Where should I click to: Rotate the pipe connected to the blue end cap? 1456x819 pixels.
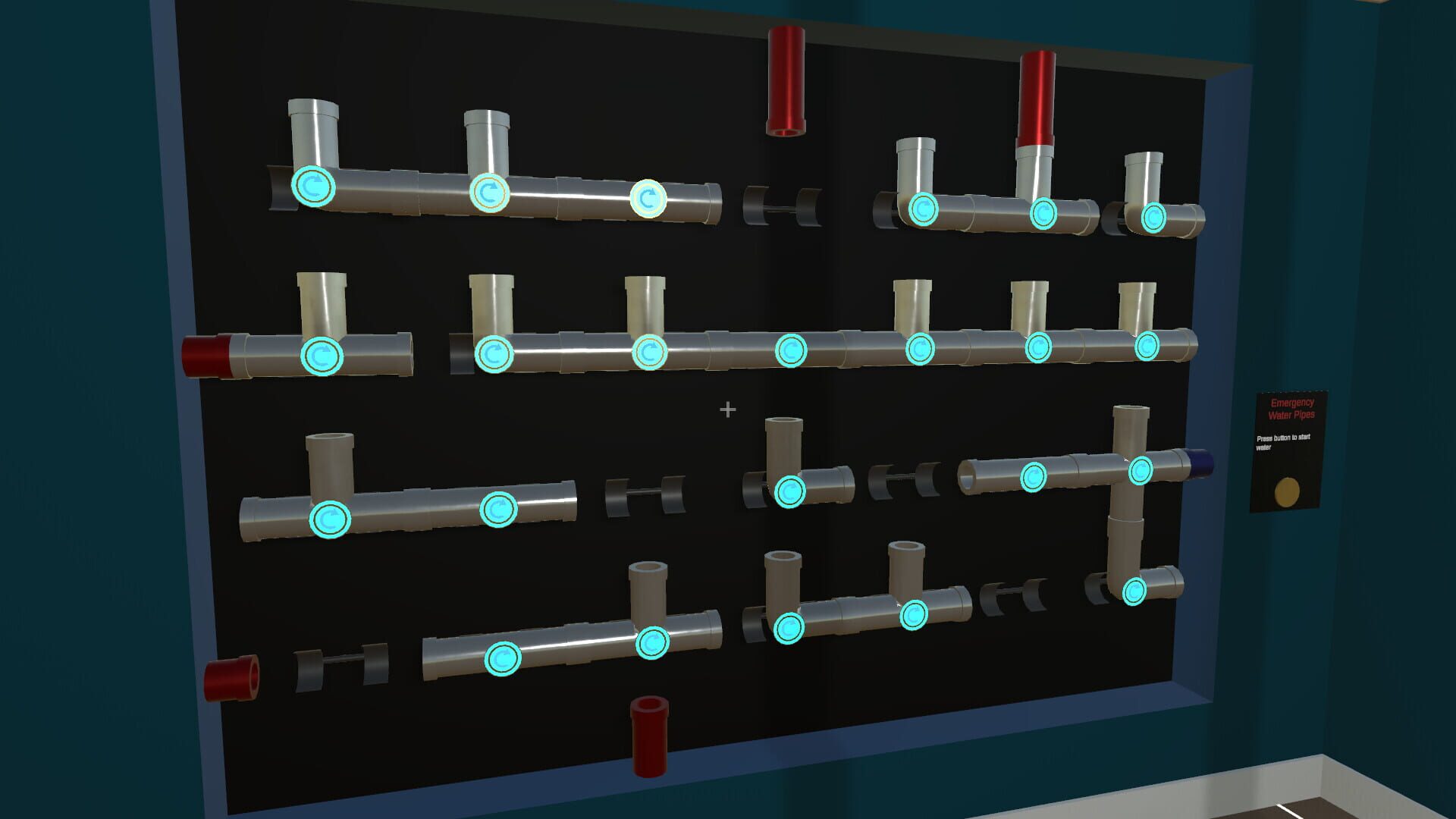tap(1140, 470)
